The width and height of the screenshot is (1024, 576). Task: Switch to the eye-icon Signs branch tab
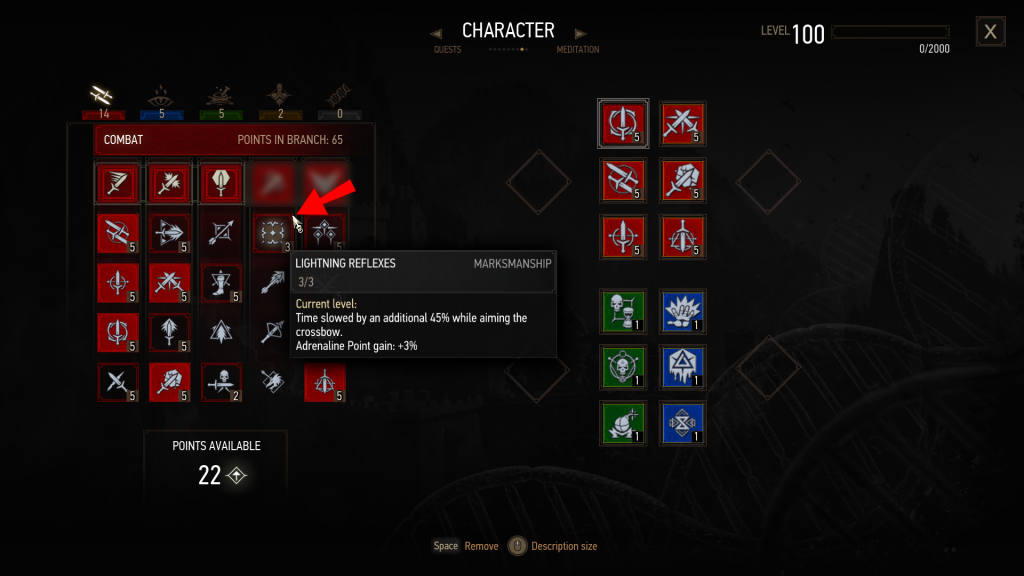(x=158, y=96)
